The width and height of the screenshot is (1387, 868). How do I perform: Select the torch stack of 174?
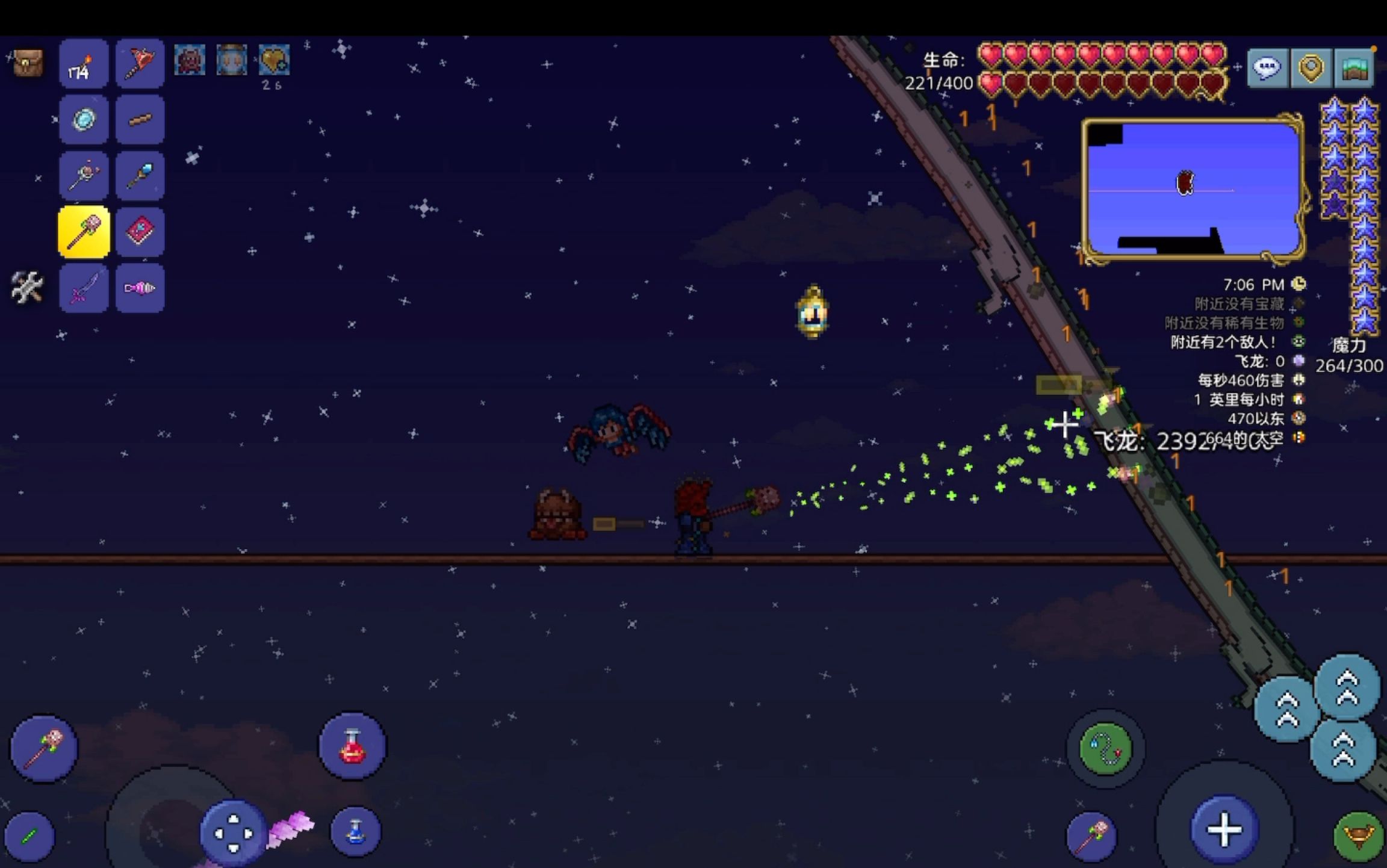coord(83,64)
